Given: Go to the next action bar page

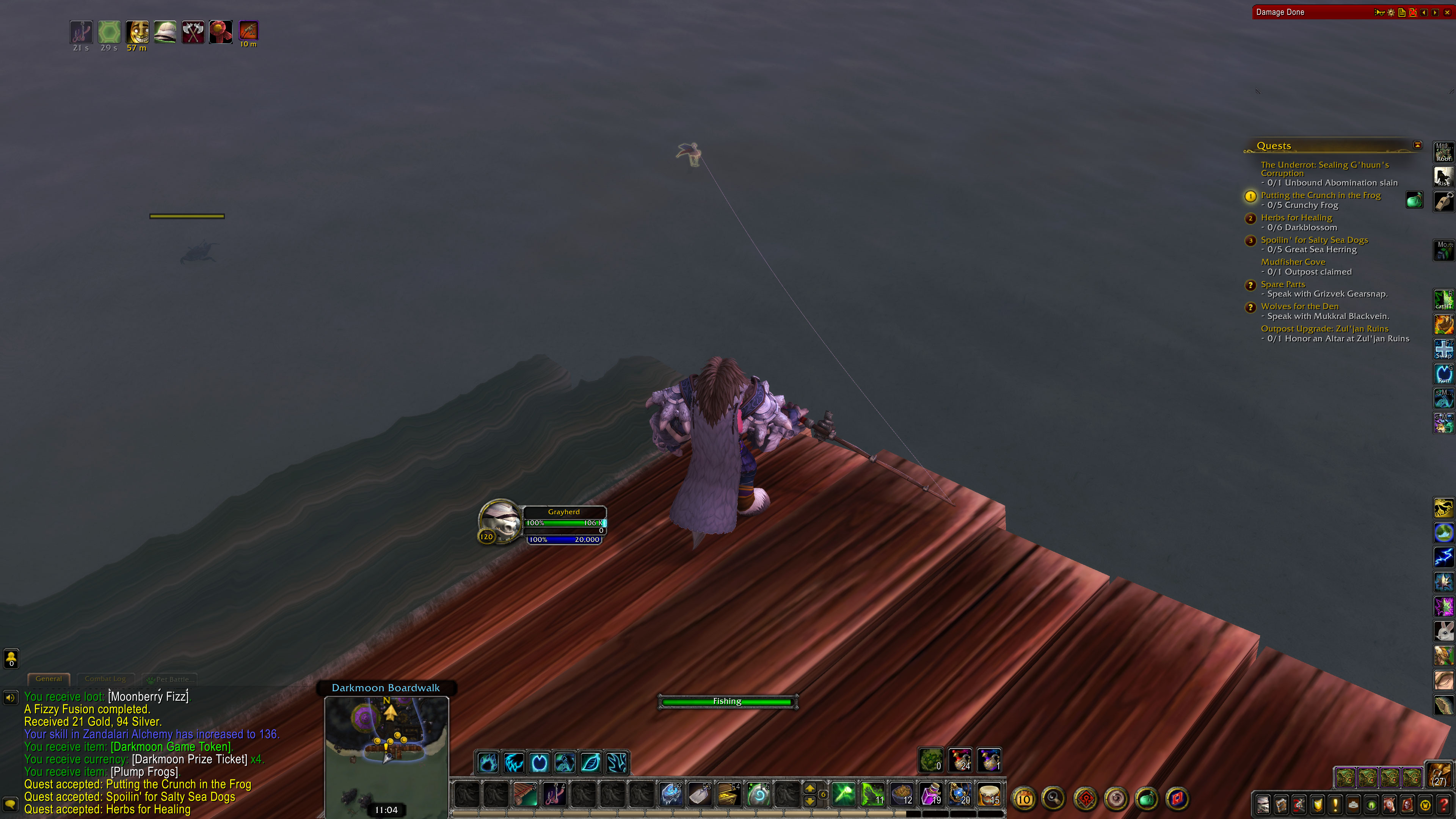Looking at the screenshot, I should (x=810, y=788).
